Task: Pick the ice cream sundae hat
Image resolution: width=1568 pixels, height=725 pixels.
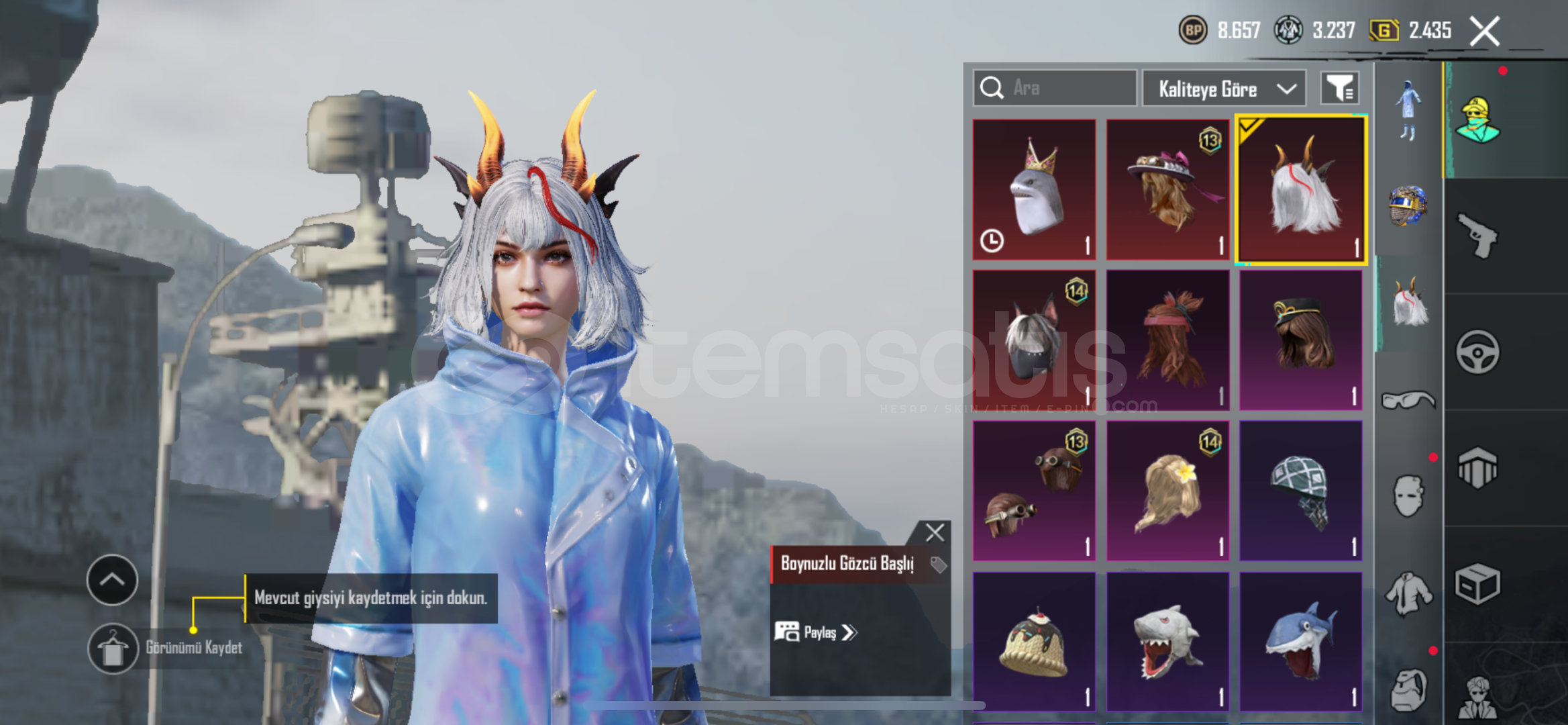Action: (x=1034, y=642)
